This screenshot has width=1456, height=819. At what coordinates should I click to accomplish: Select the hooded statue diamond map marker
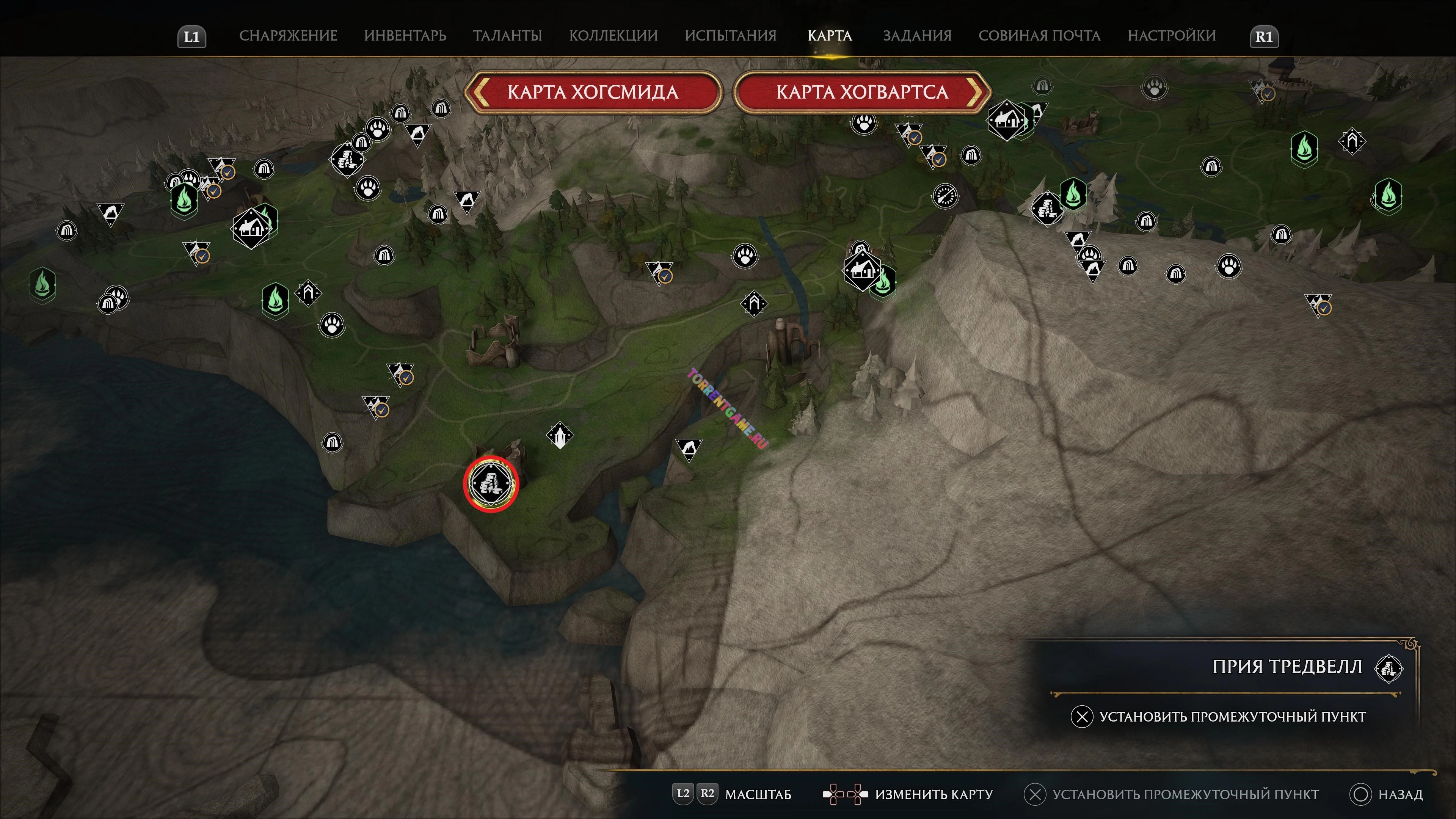(560, 436)
